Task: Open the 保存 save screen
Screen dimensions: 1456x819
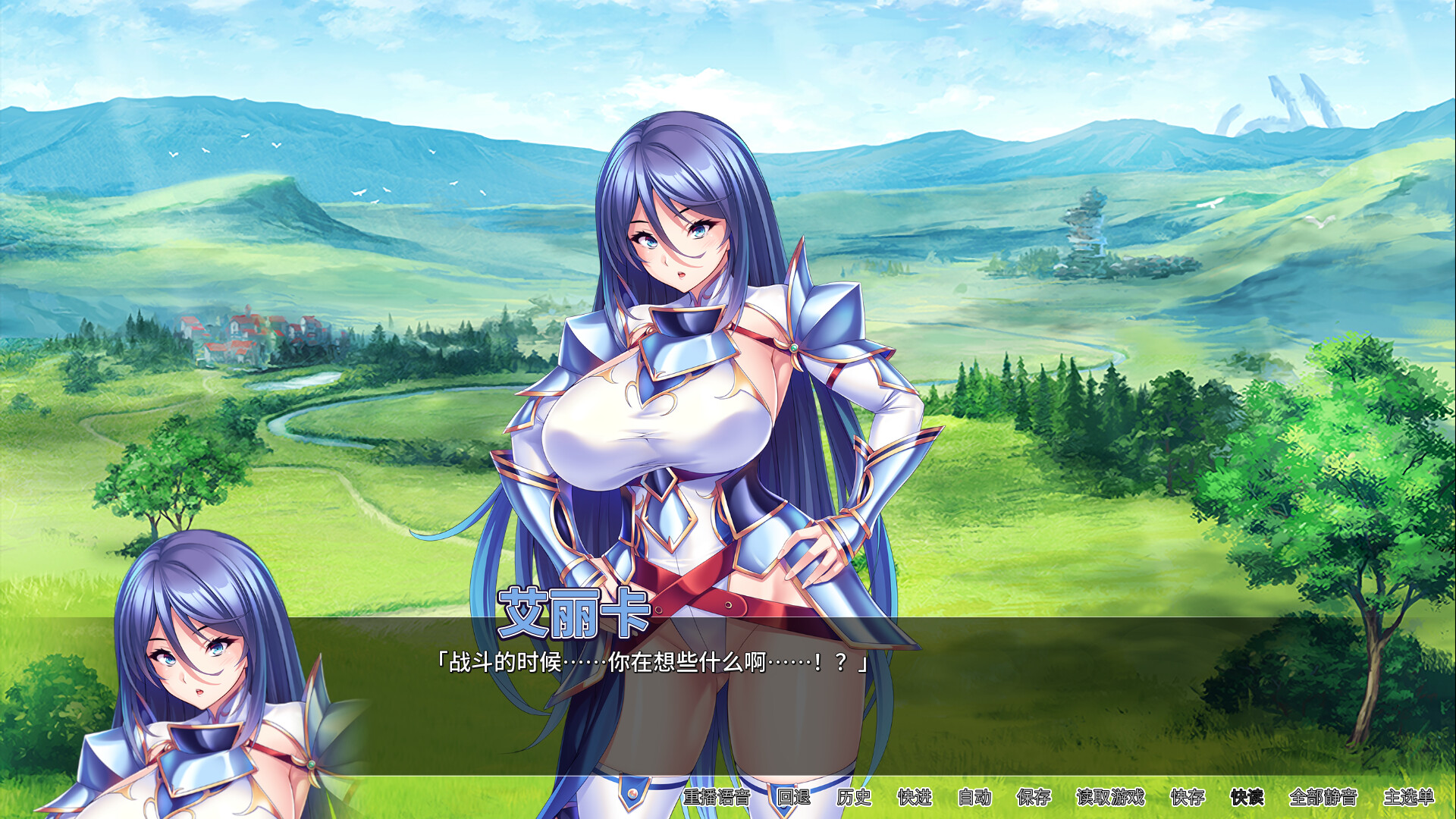Action: click(1032, 798)
